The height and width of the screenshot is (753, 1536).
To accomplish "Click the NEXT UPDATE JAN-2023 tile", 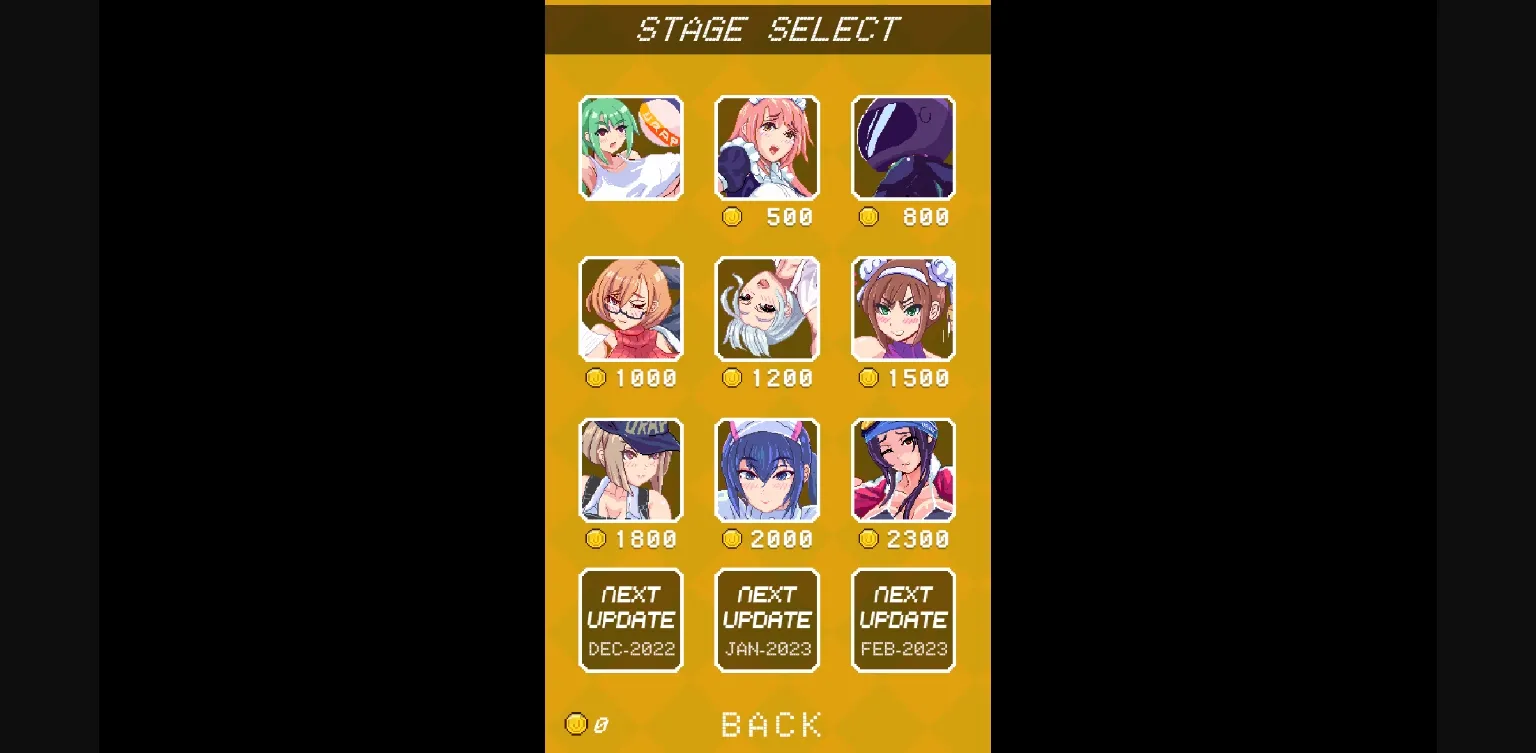I will click(x=767, y=619).
